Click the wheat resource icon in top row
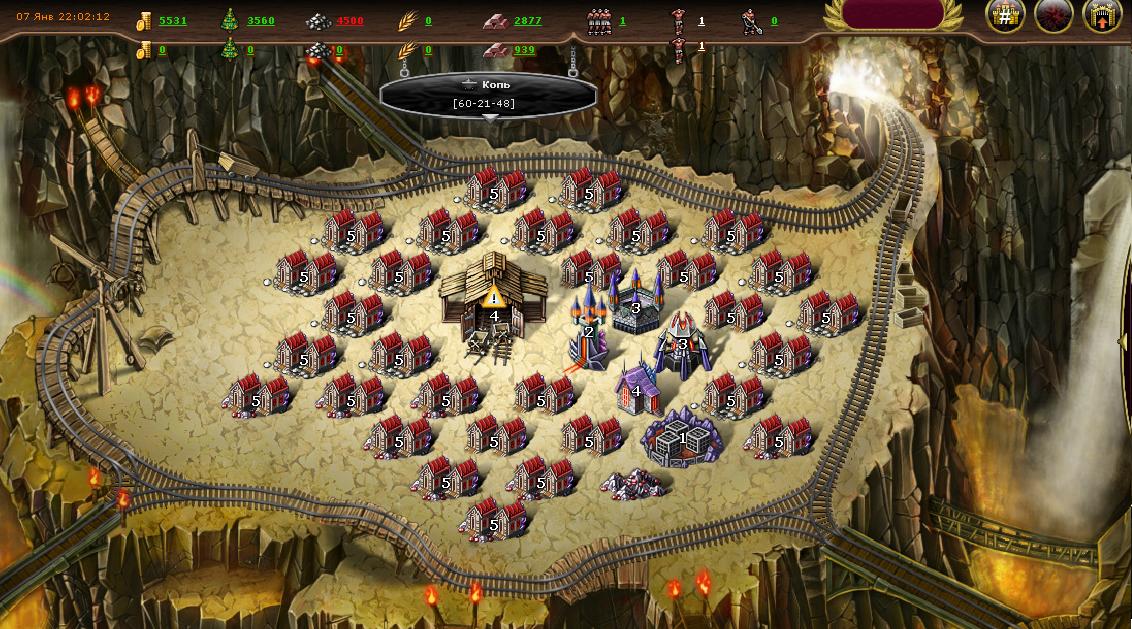The width and height of the screenshot is (1132, 629). [407, 21]
